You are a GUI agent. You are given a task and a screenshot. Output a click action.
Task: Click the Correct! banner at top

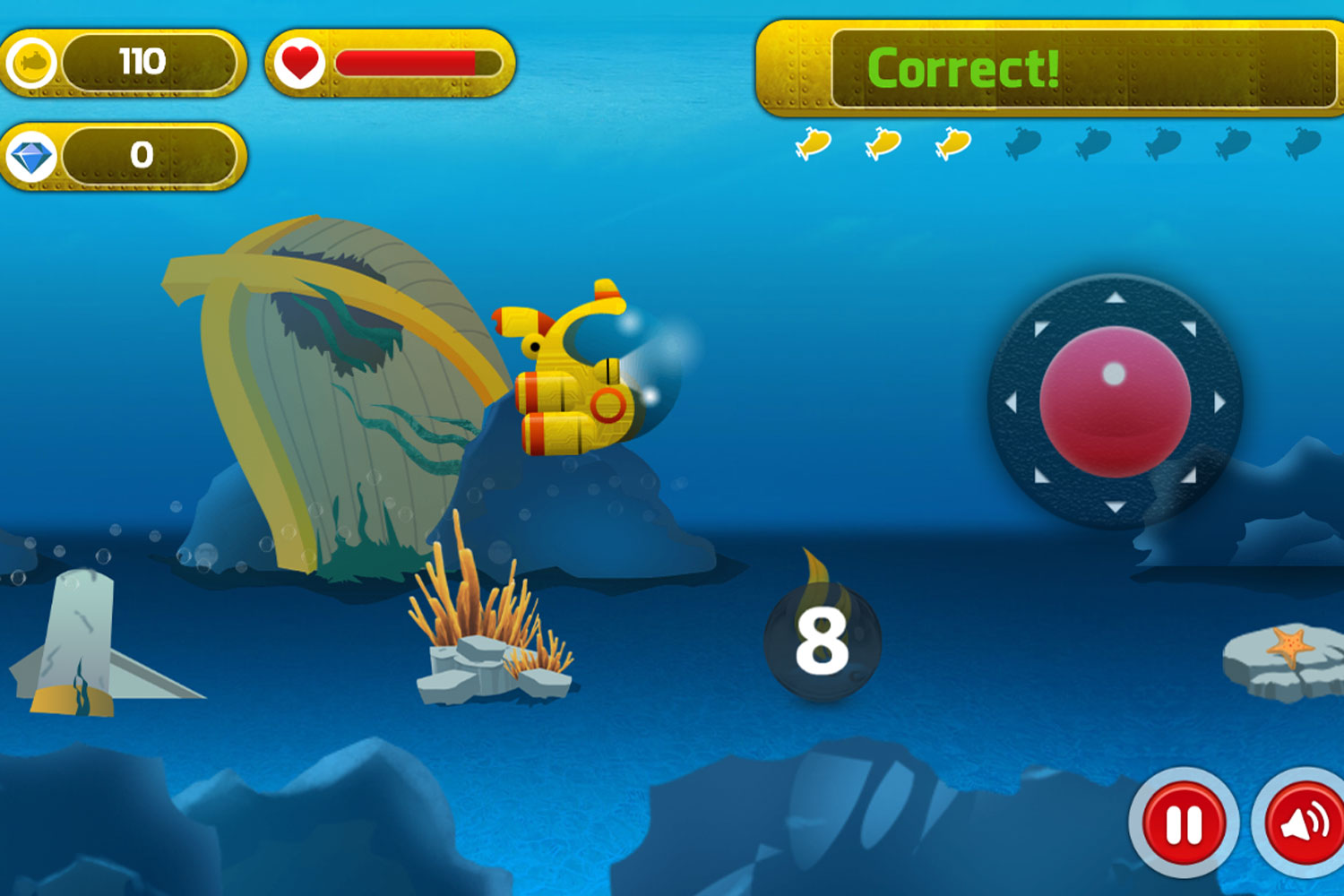click(x=963, y=69)
